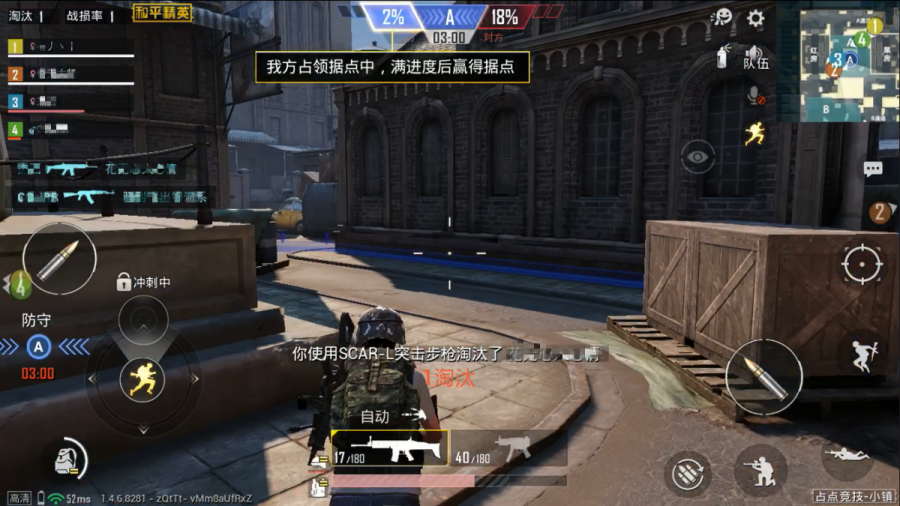Open the quick chat message bubble
The image size is (900, 506).
(x=872, y=169)
